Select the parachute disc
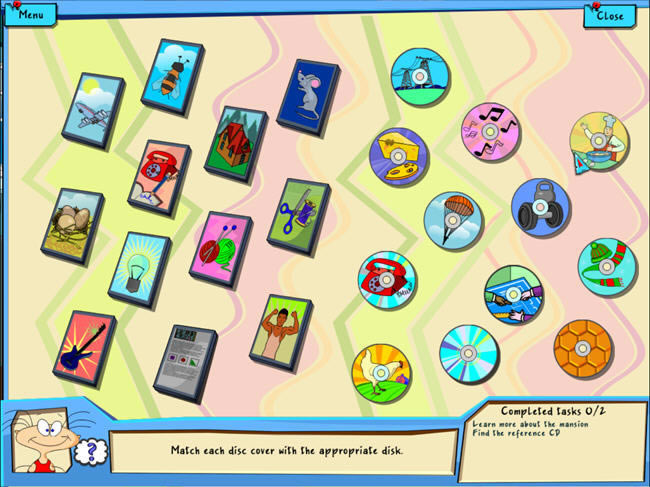 (453, 221)
